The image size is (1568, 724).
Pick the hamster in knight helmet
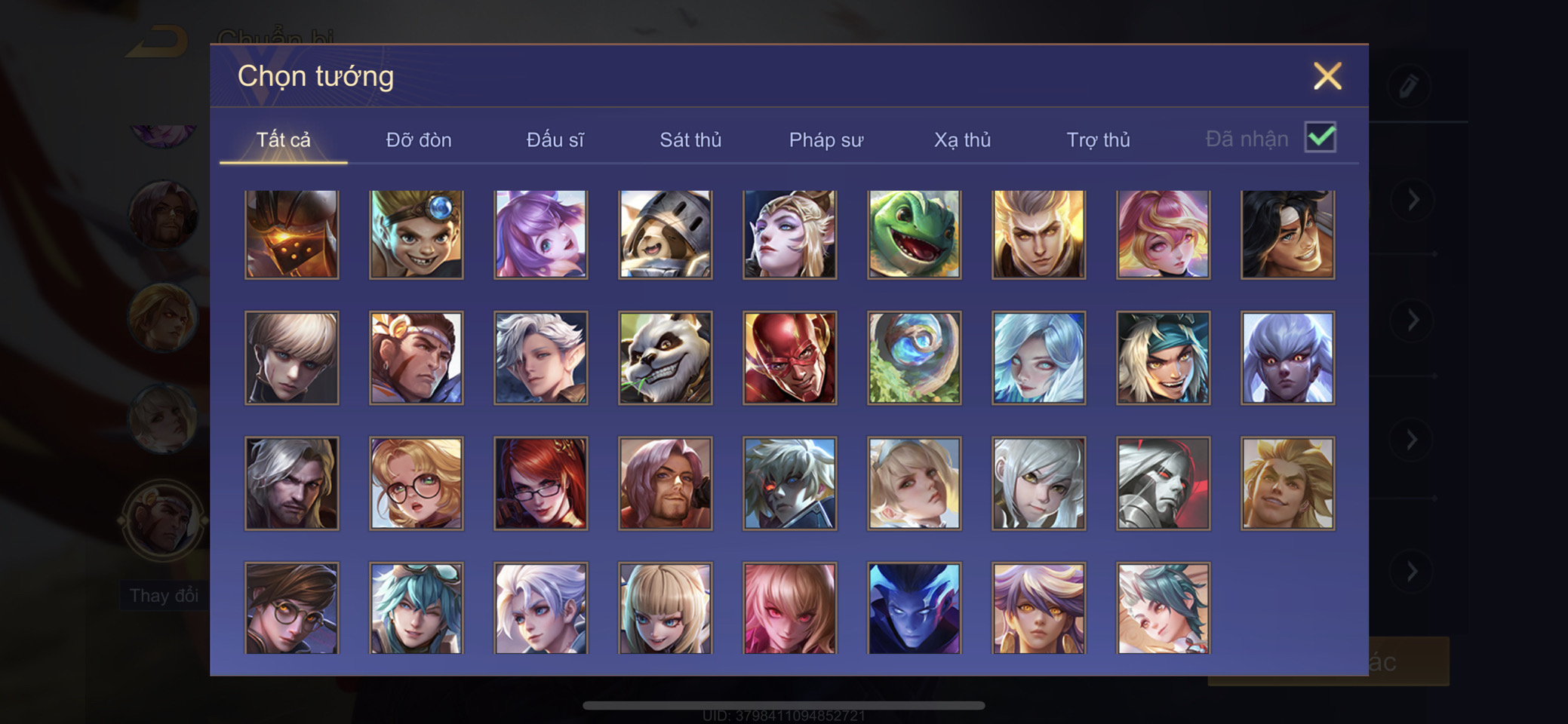[x=665, y=235]
